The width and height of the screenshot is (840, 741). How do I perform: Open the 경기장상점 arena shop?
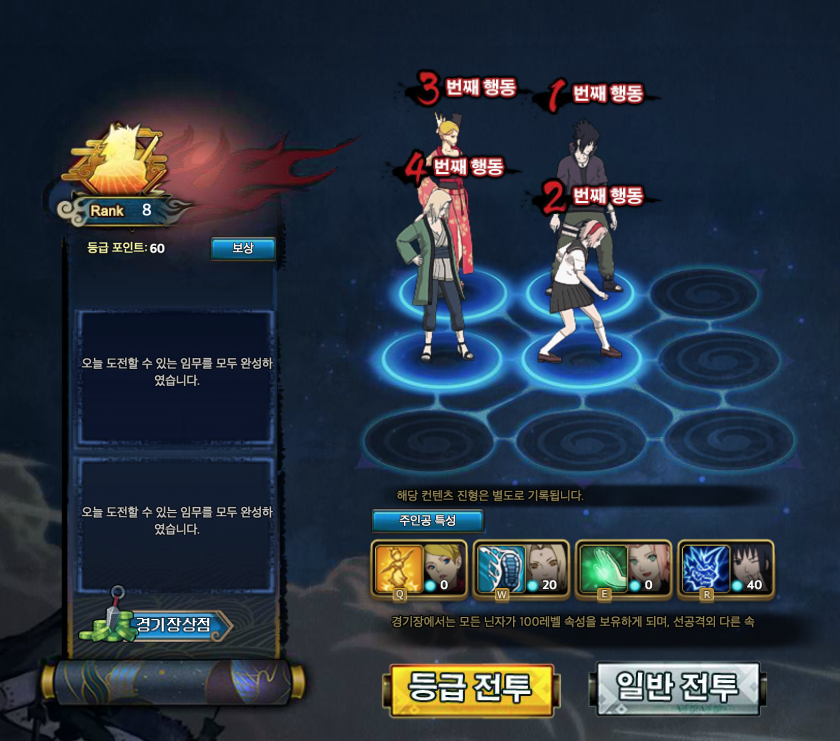pyautogui.click(x=170, y=626)
